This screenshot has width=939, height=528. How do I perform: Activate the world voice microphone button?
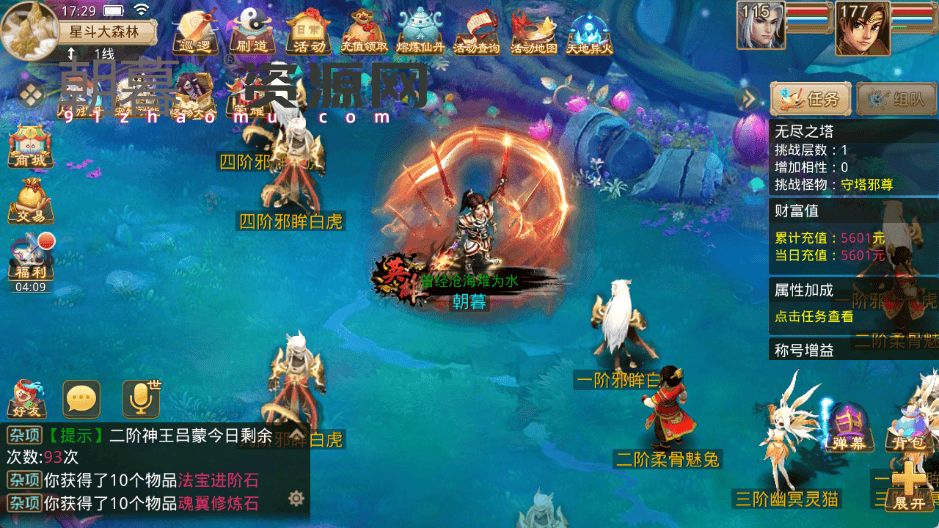tap(141, 398)
